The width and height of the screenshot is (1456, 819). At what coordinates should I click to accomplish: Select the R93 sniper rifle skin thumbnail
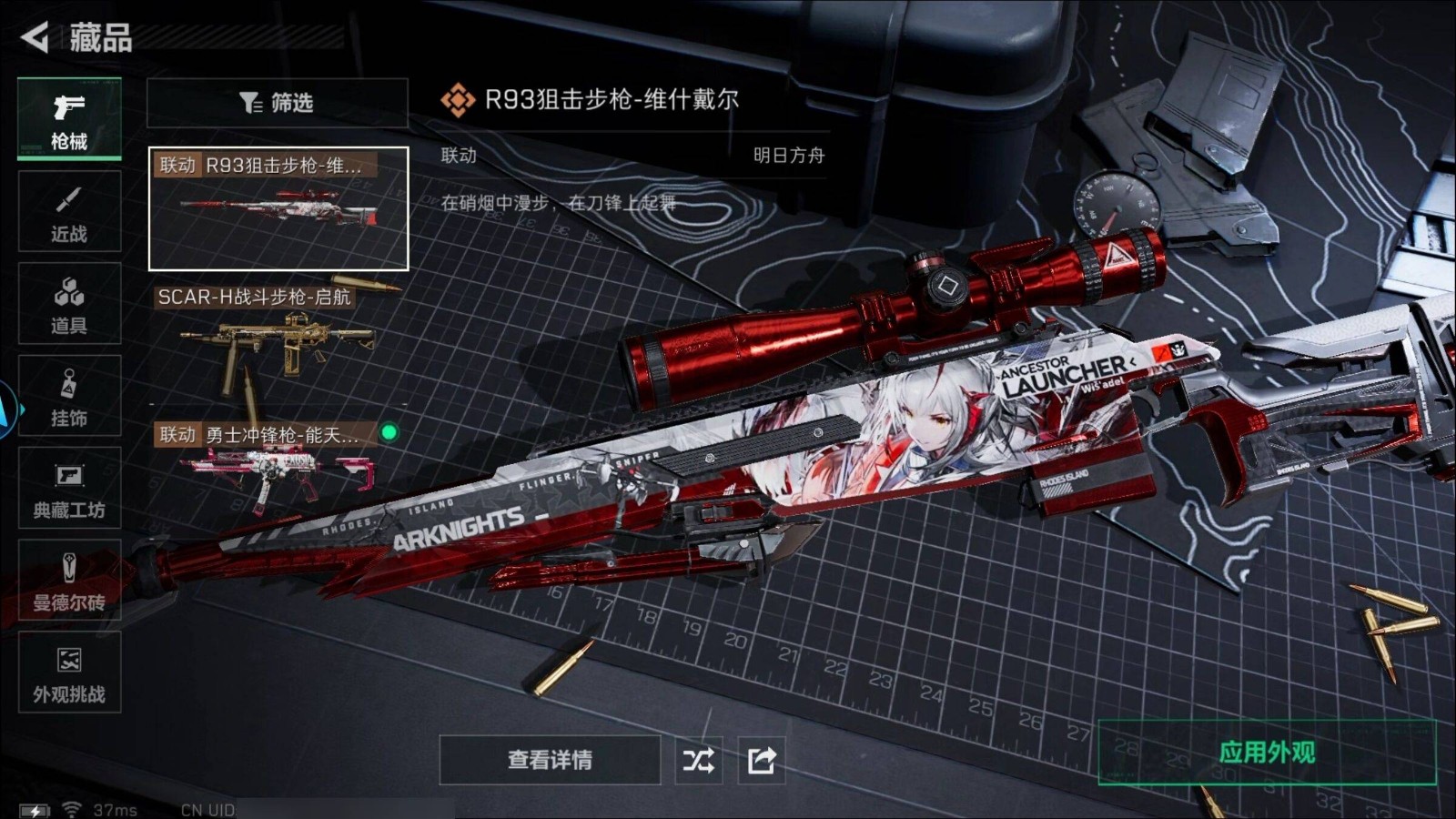[278, 209]
